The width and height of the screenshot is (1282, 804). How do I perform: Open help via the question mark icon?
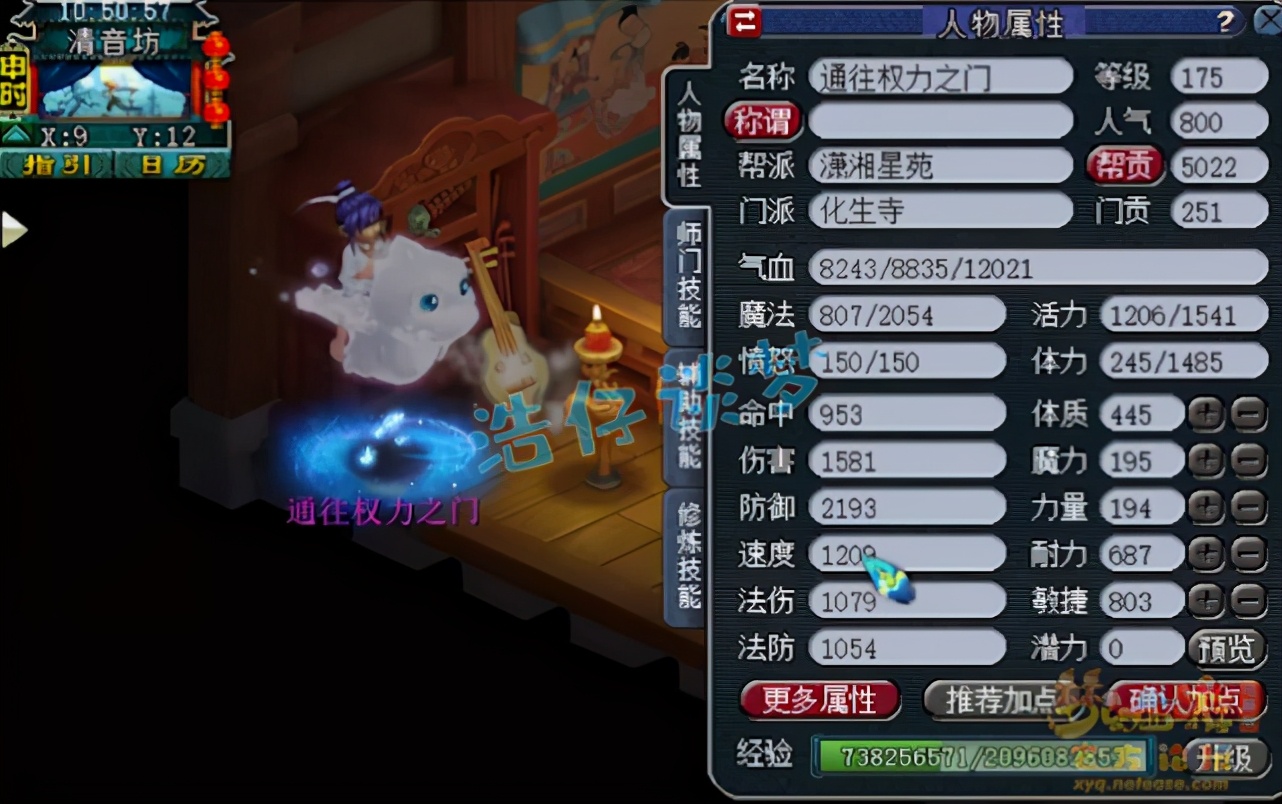point(1228,20)
